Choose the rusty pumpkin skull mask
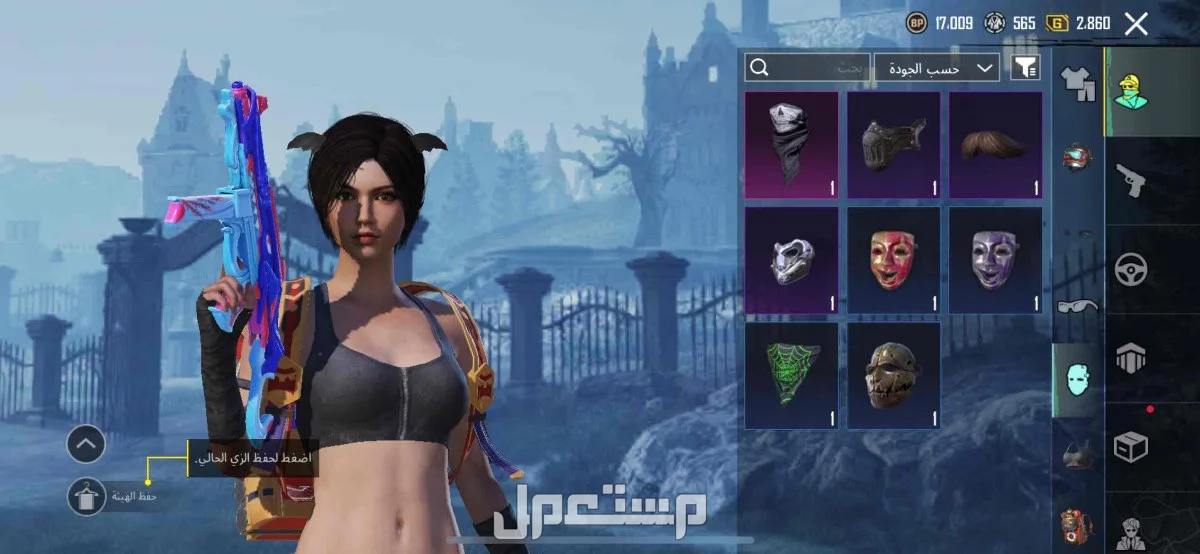This screenshot has width=1200, height=554. tap(893, 375)
